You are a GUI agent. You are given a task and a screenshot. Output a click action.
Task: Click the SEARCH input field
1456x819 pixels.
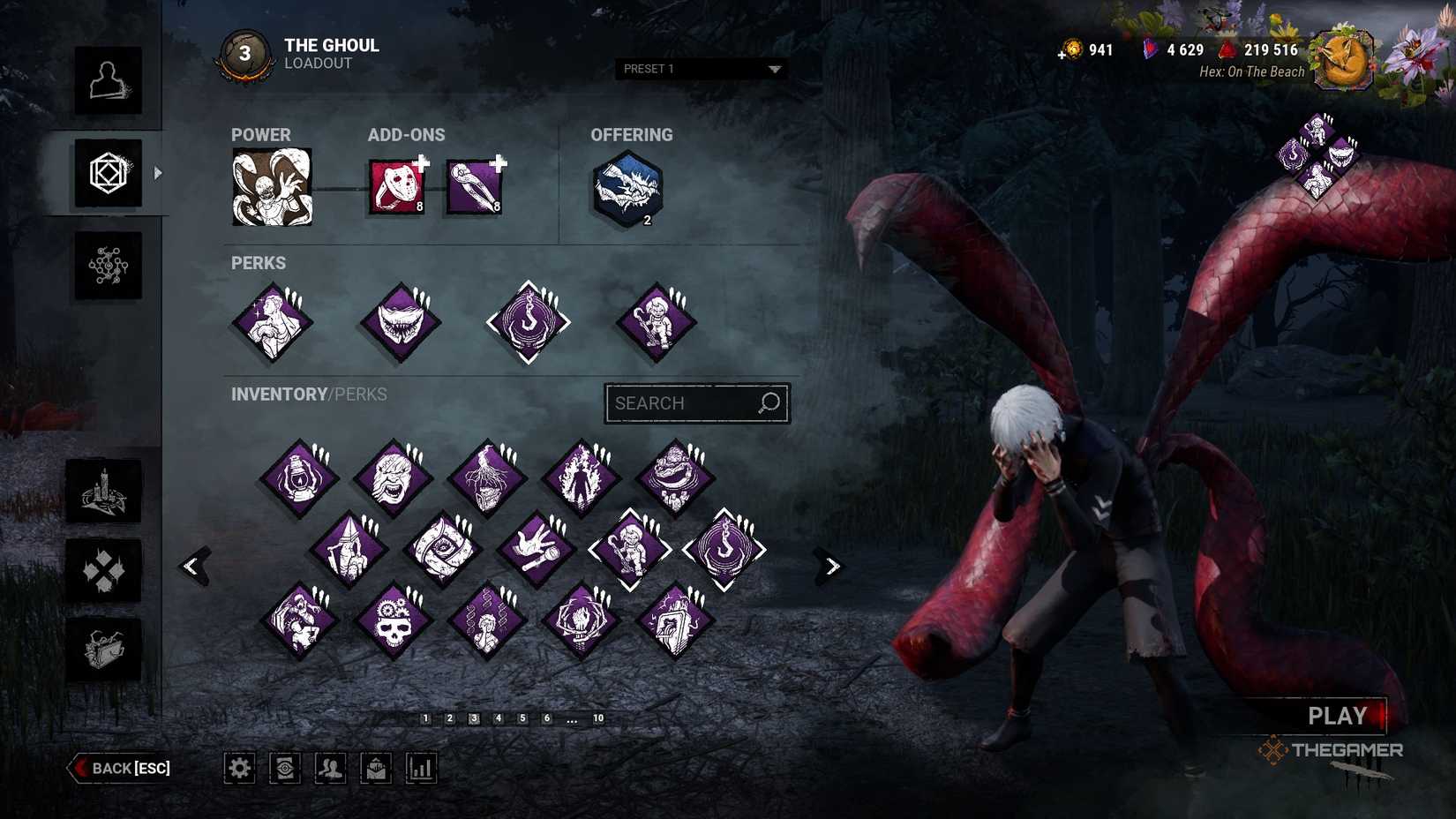(696, 403)
